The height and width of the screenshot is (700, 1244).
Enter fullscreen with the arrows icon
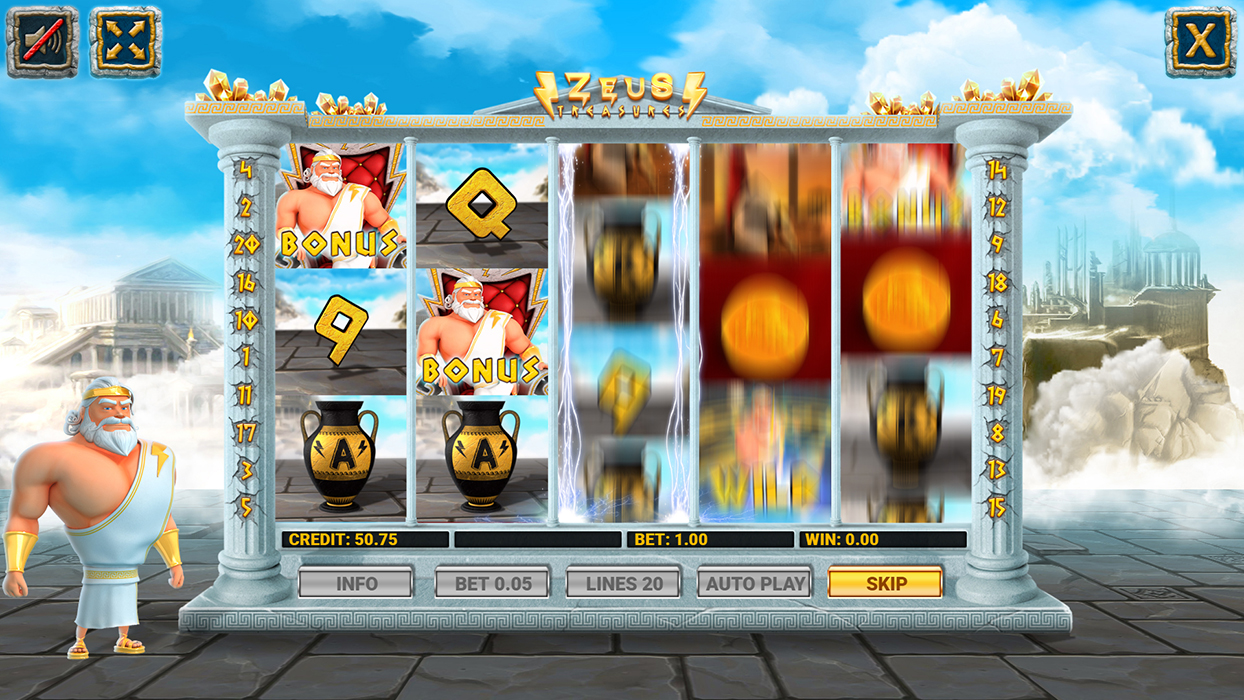(x=125, y=41)
